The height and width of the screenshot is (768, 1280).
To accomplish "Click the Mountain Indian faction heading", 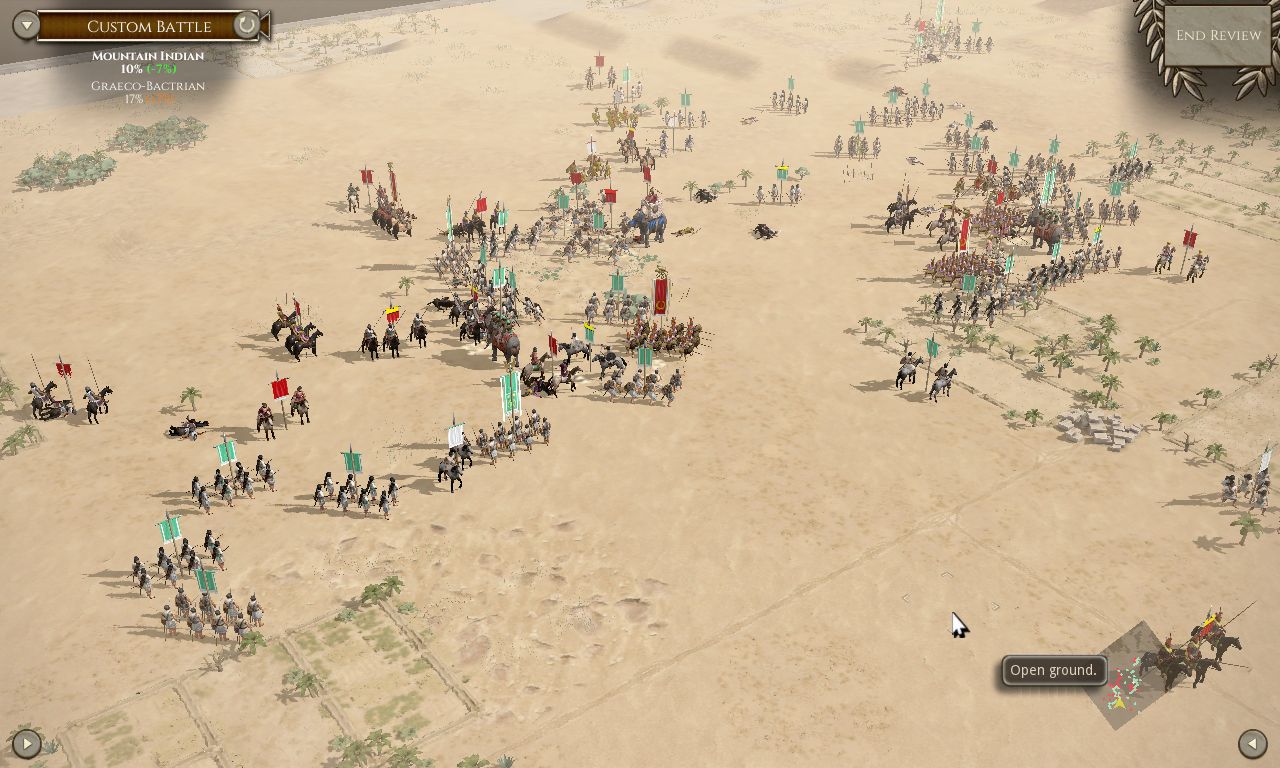I will 146,56.
